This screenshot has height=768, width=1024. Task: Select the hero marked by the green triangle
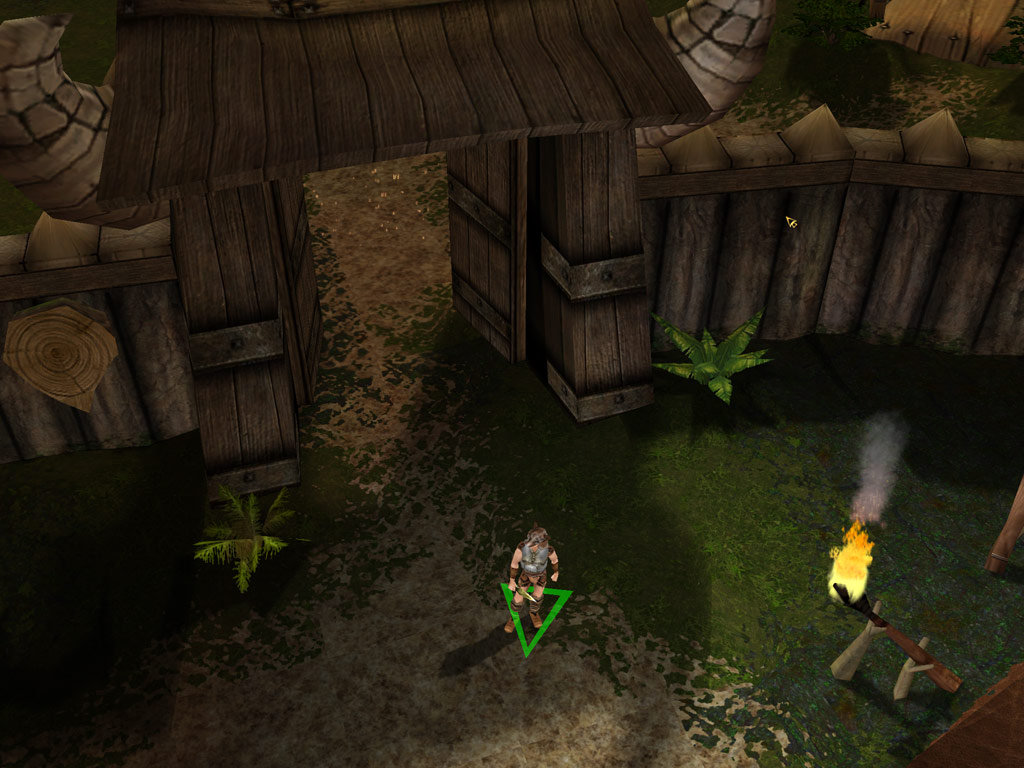[x=533, y=573]
